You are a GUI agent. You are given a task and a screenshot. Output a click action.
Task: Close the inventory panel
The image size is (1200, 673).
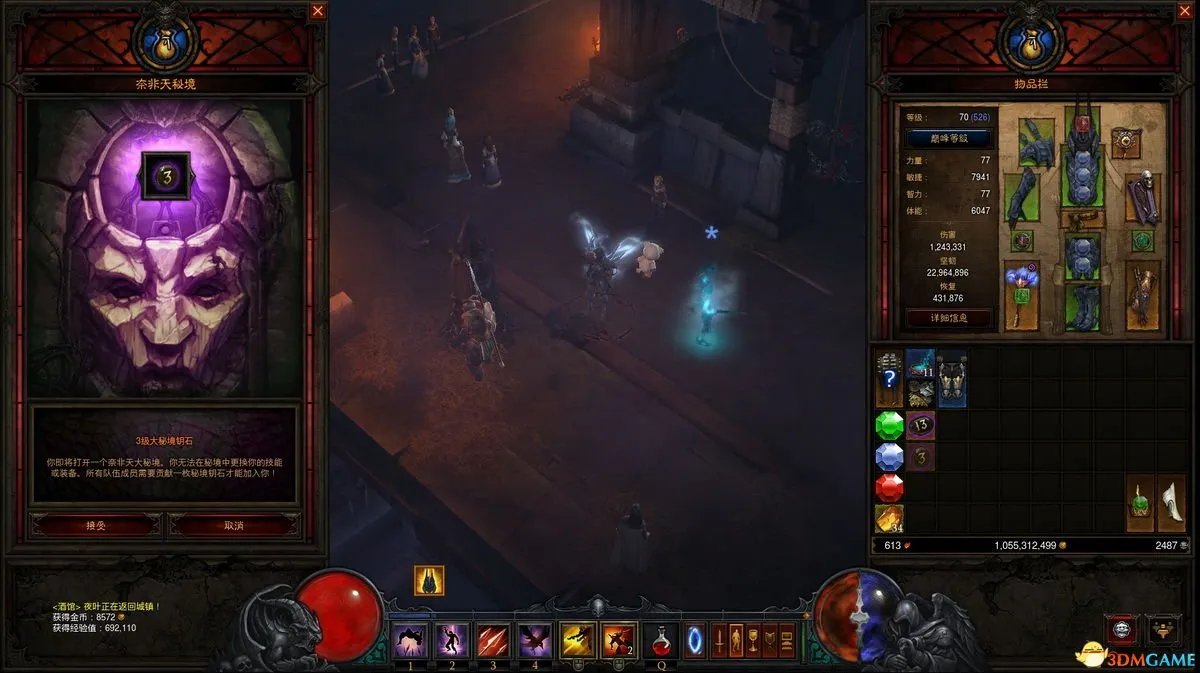pyautogui.click(x=1184, y=12)
